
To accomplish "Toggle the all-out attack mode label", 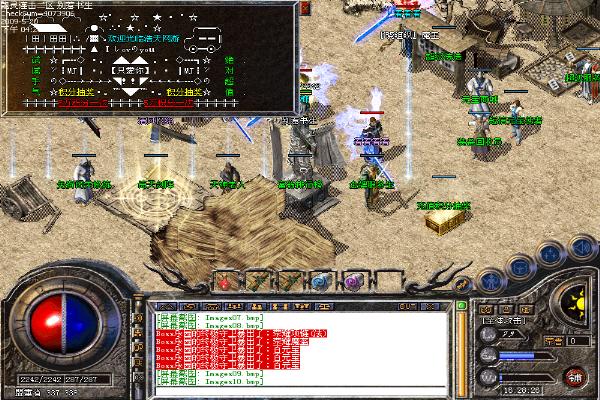I will 503,321.
